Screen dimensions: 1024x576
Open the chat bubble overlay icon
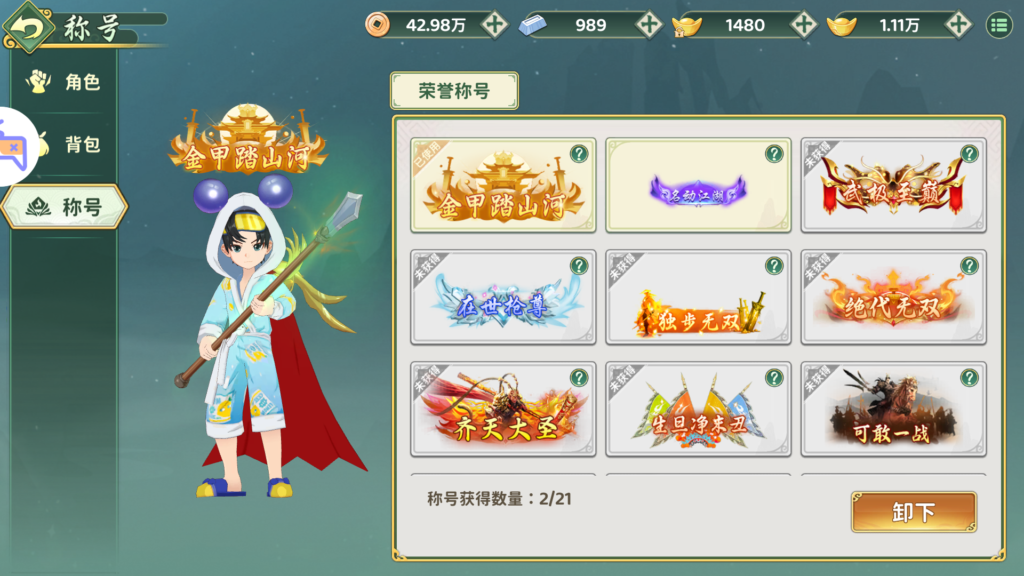coord(12,146)
